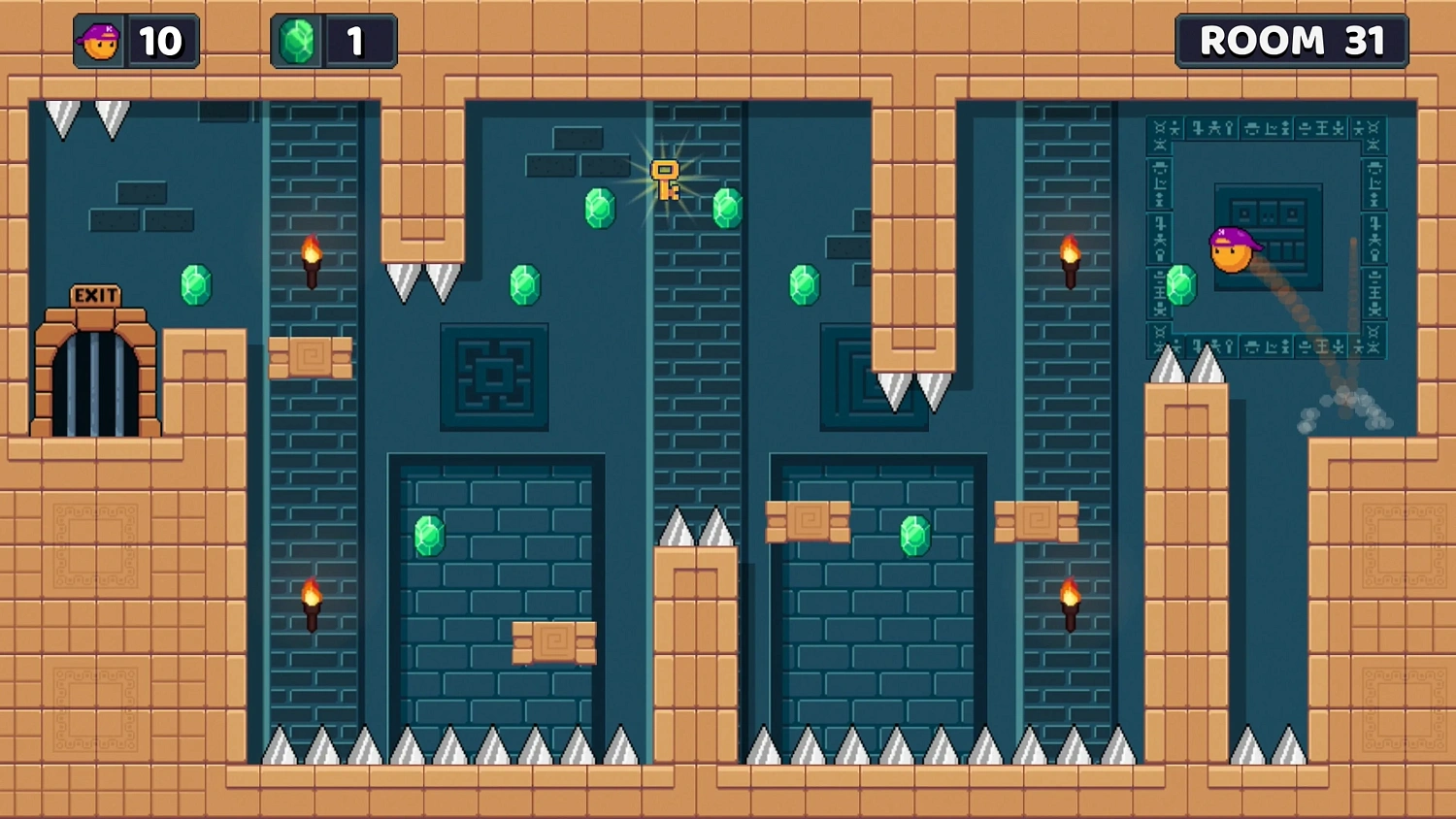The image size is (1456, 819).
Task: Click the gem above the EXIT sign
Action: [196, 283]
